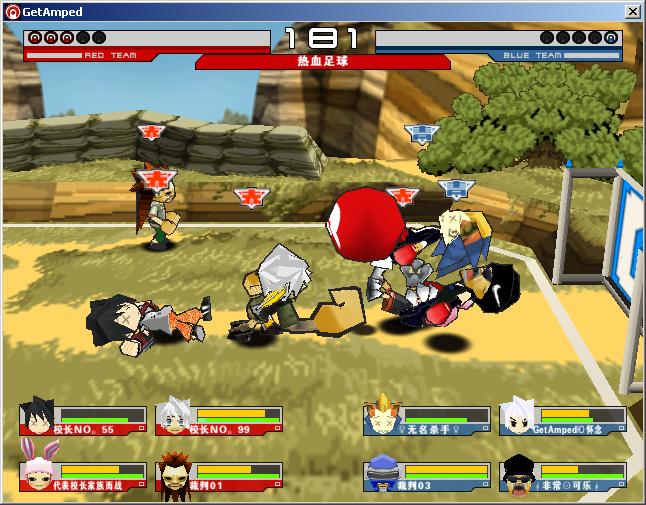Click the GetAmped title bar icon
The width and height of the screenshot is (646, 505).
pyautogui.click(x=12, y=12)
